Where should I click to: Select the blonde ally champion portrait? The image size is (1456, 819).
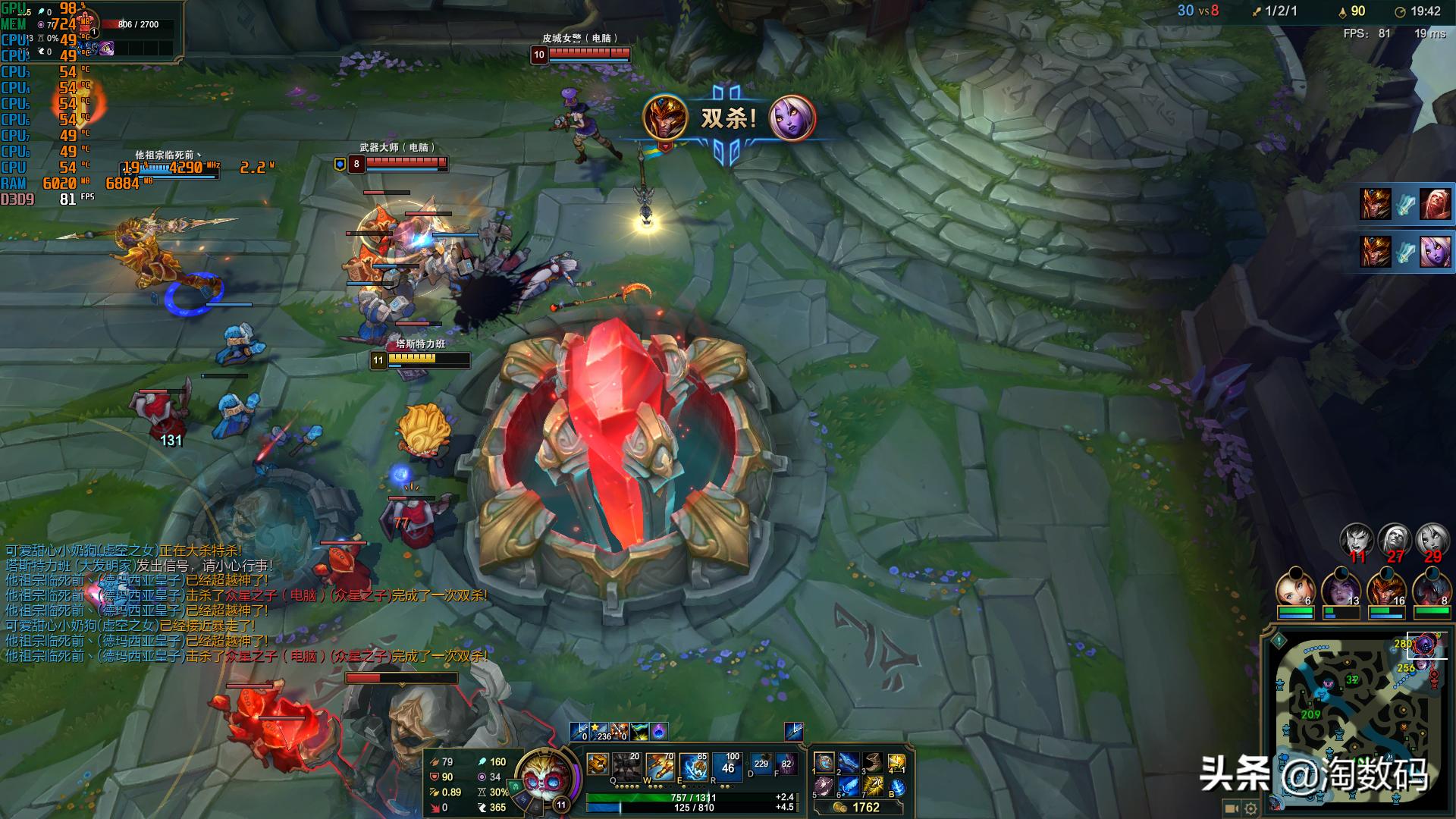point(1294,588)
